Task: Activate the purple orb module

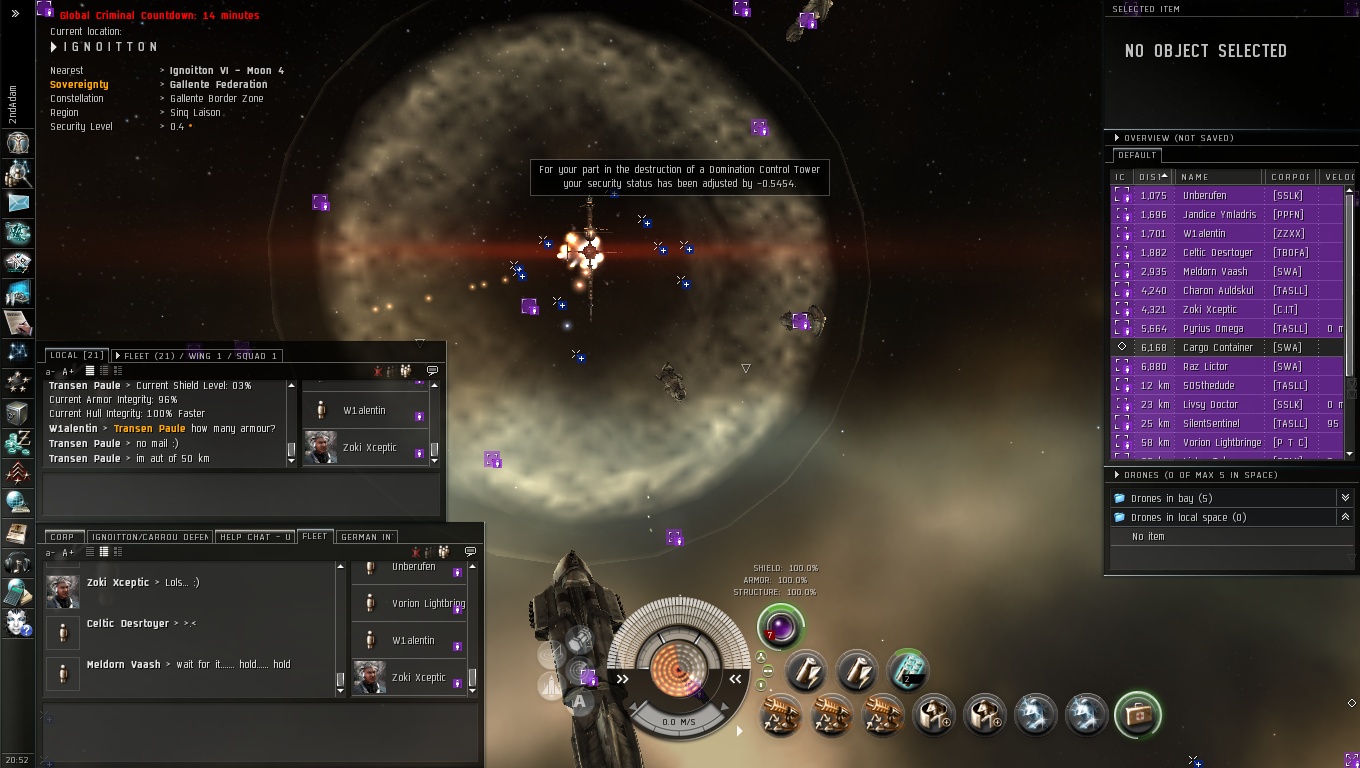Action: [780, 627]
